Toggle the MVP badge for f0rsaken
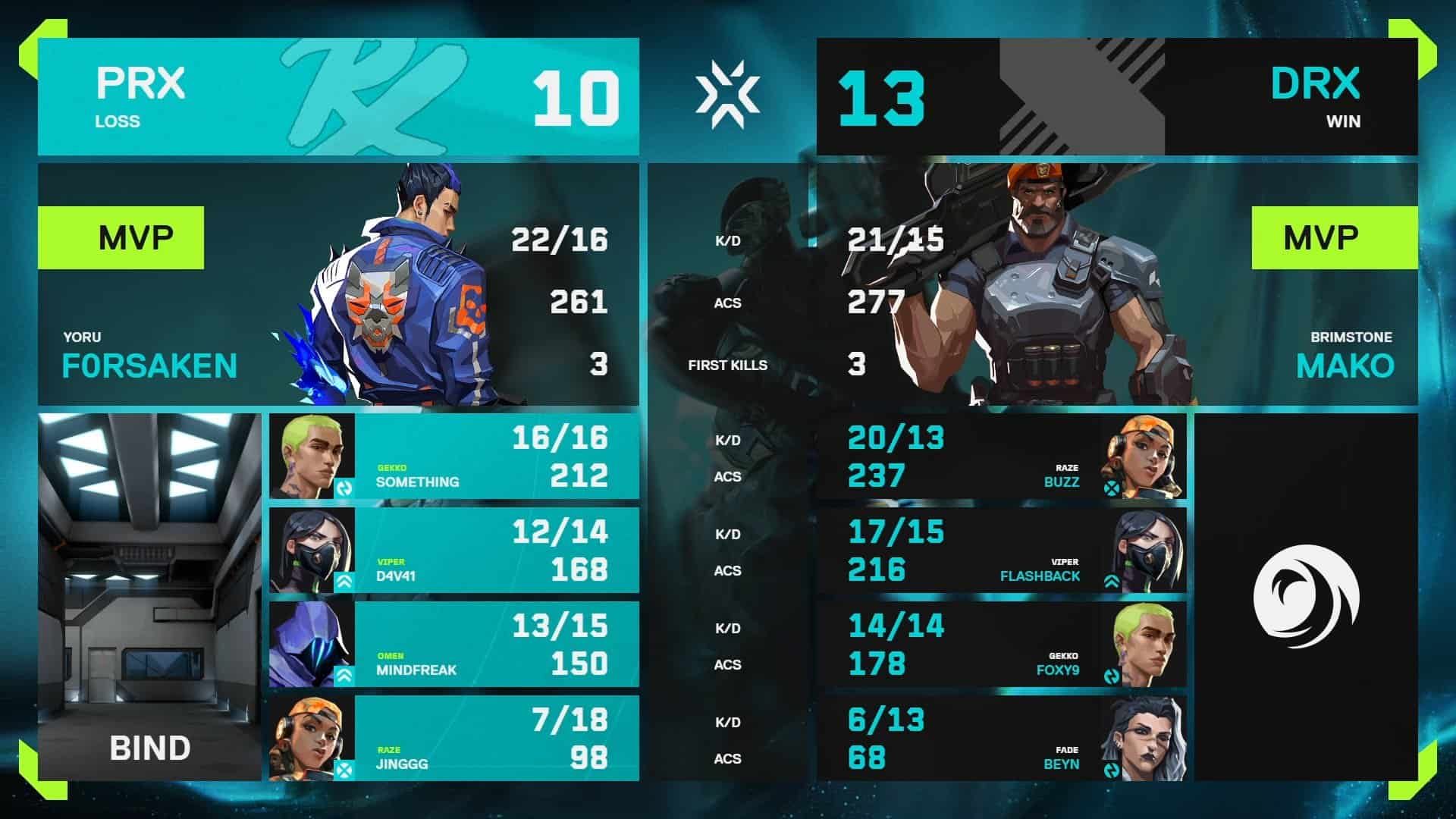 click(x=121, y=236)
